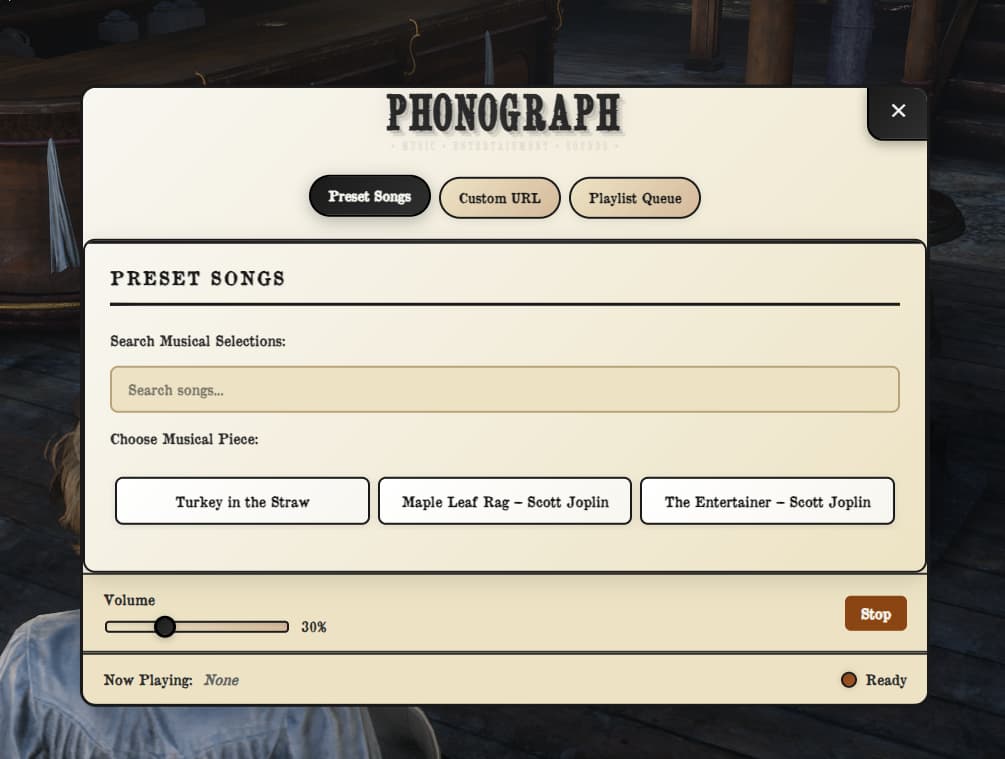
Task: Click the Search songs input field
Action: [x=504, y=390]
